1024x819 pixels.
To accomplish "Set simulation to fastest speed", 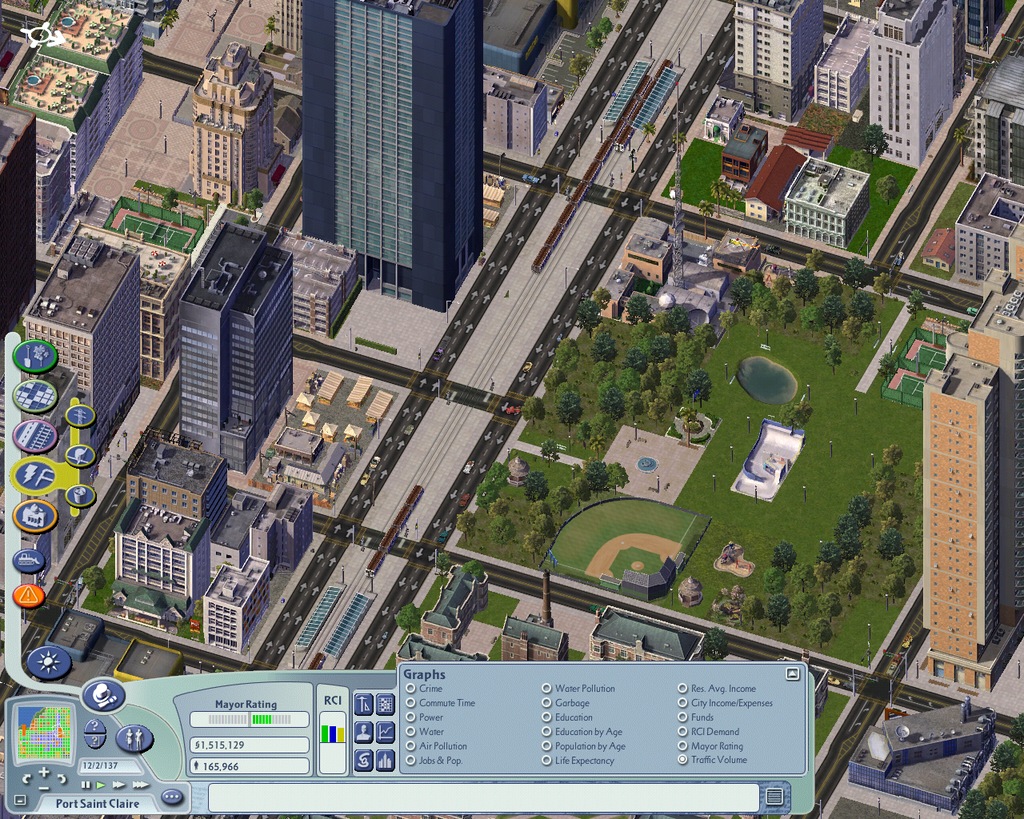I will point(142,785).
